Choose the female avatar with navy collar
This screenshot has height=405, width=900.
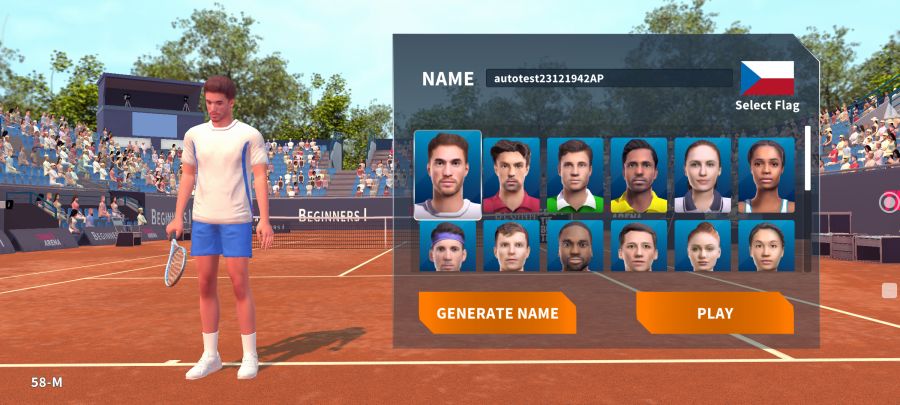pyautogui.click(x=702, y=176)
